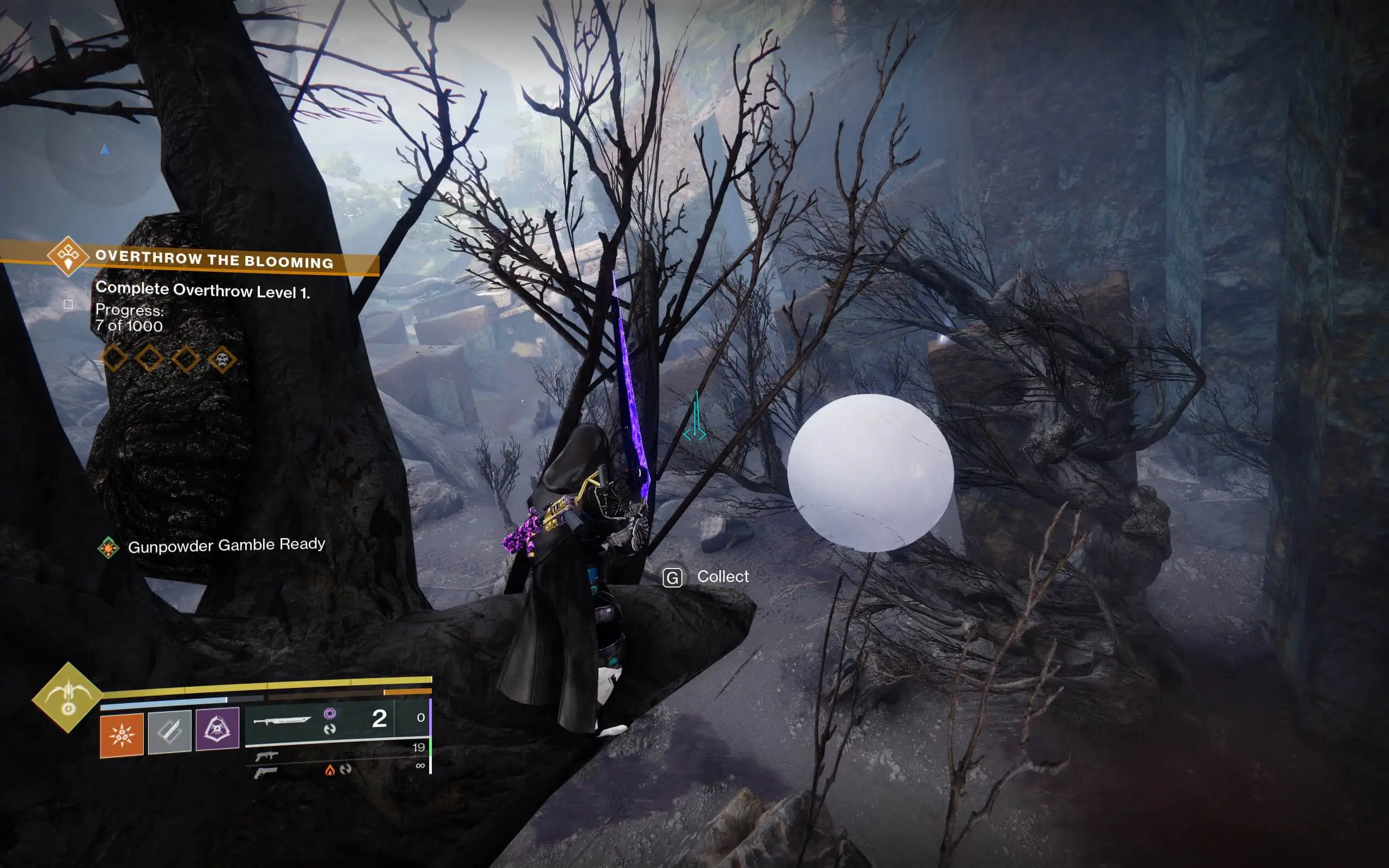This screenshot has height=868, width=1389.
Task: Expand the third Overthrow phase diamond marker
Action: [x=186, y=358]
